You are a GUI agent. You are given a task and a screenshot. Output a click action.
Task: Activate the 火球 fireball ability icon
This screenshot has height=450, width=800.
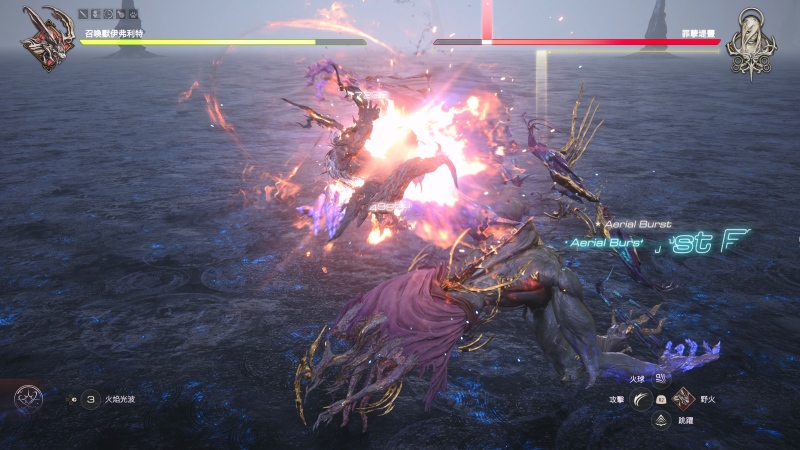pyautogui.click(x=661, y=380)
